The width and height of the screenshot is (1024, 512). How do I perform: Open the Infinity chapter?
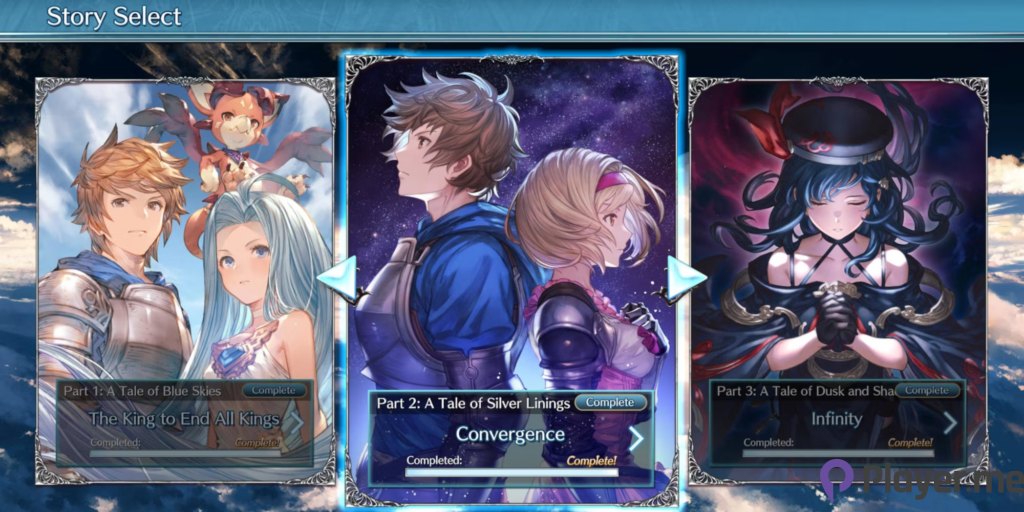pos(838,419)
